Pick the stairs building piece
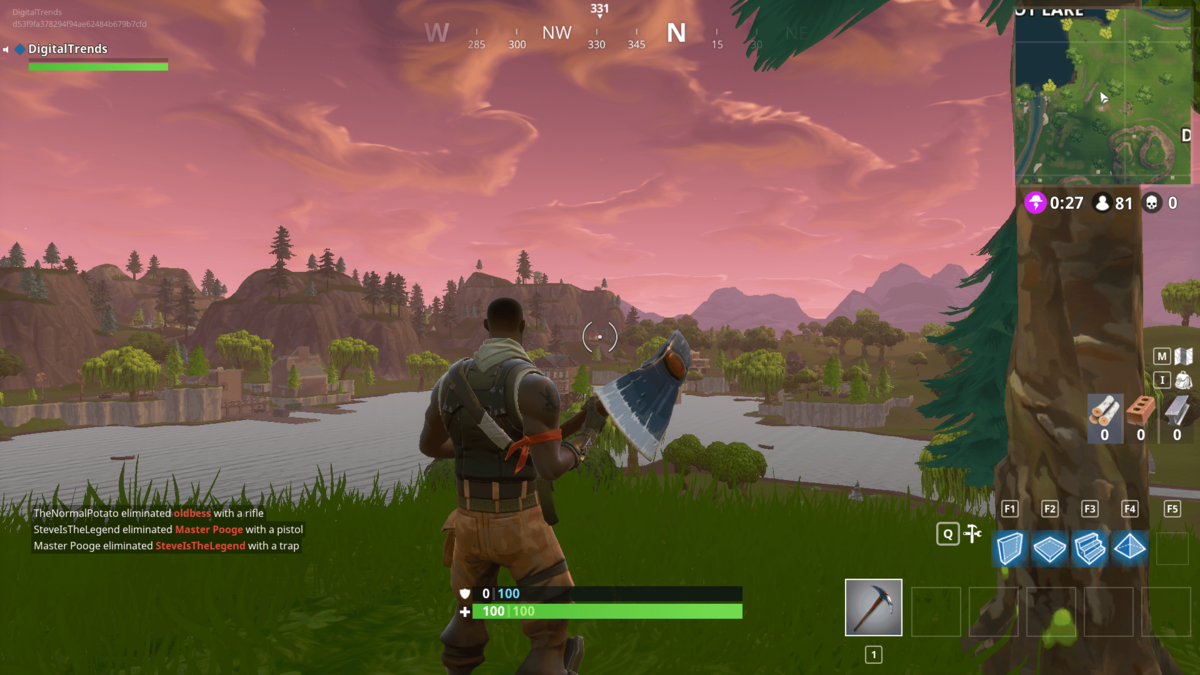The image size is (1200, 675). coord(1090,549)
